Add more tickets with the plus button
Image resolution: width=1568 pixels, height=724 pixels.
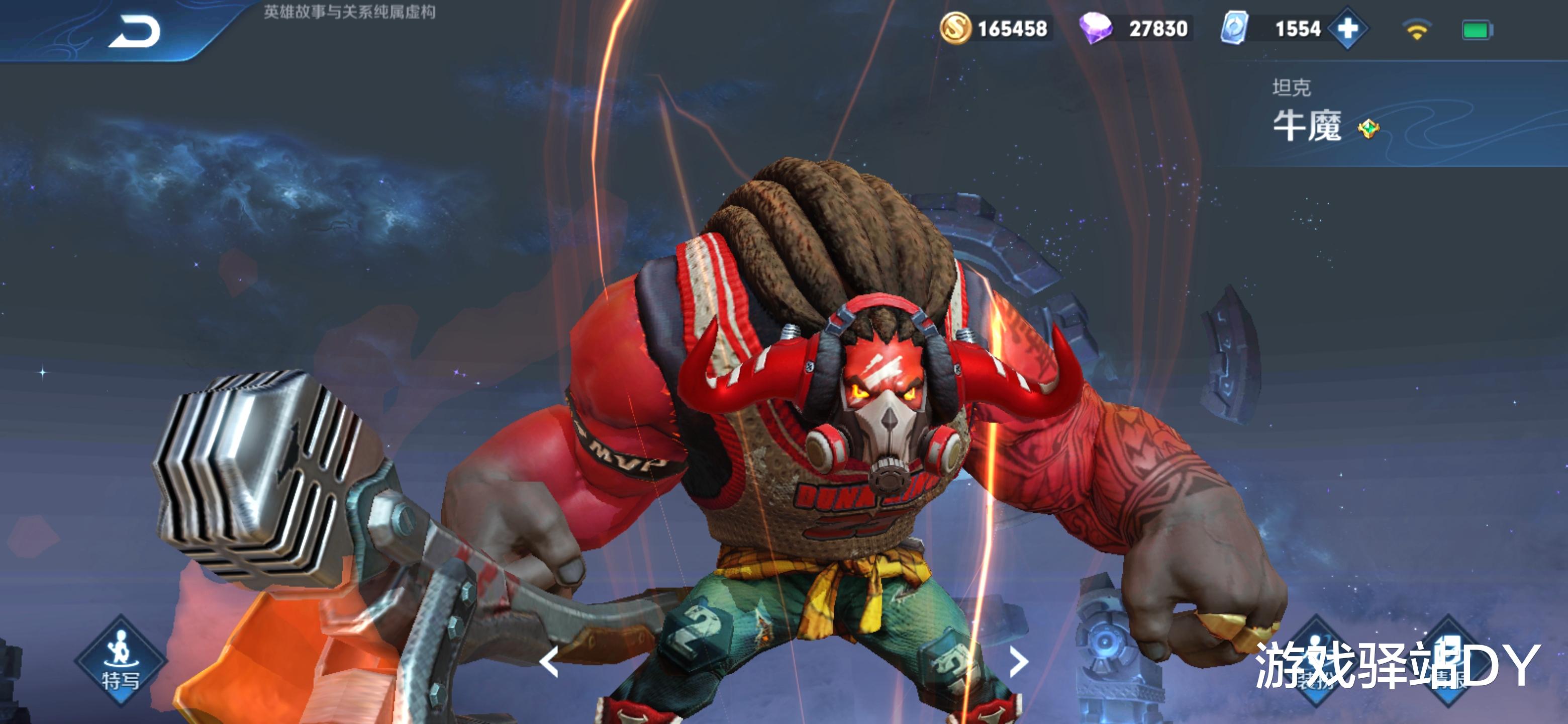(x=1348, y=29)
